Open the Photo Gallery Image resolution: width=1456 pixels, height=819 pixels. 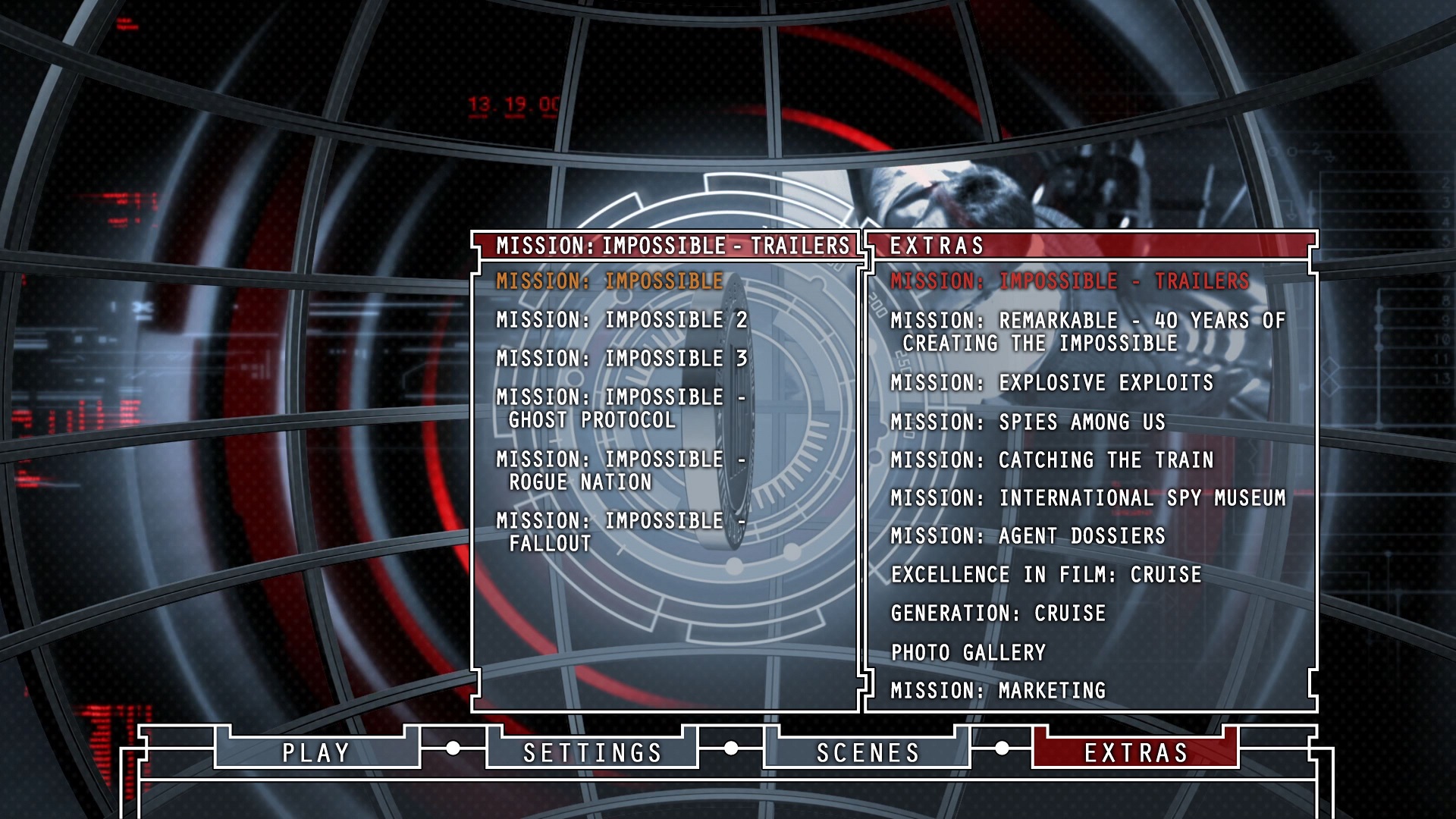(x=968, y=653)
